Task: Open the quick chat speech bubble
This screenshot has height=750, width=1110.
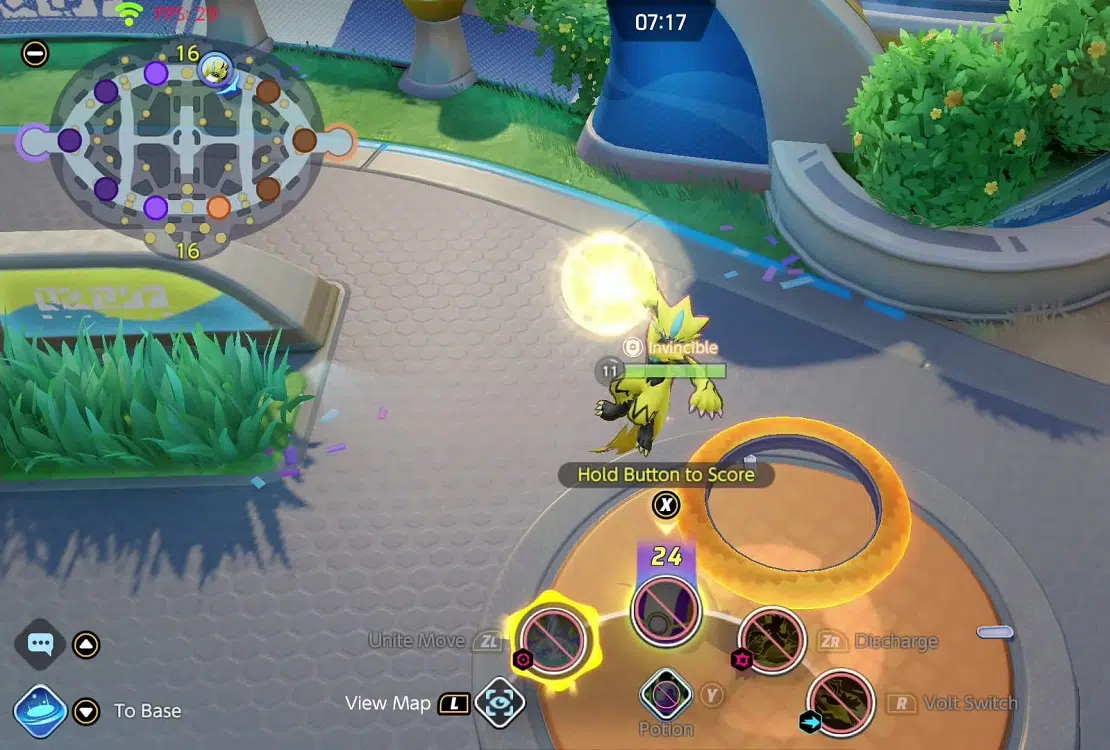Action: [41, 645]
